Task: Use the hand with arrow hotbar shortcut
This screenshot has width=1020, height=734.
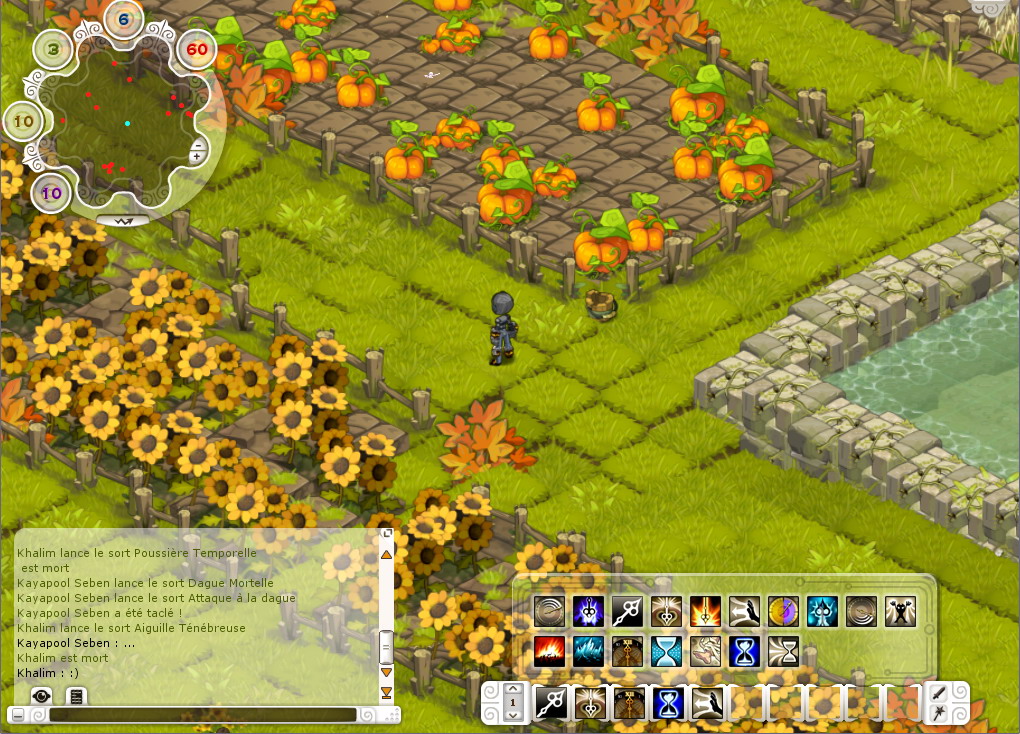Action: coord(707,703)
